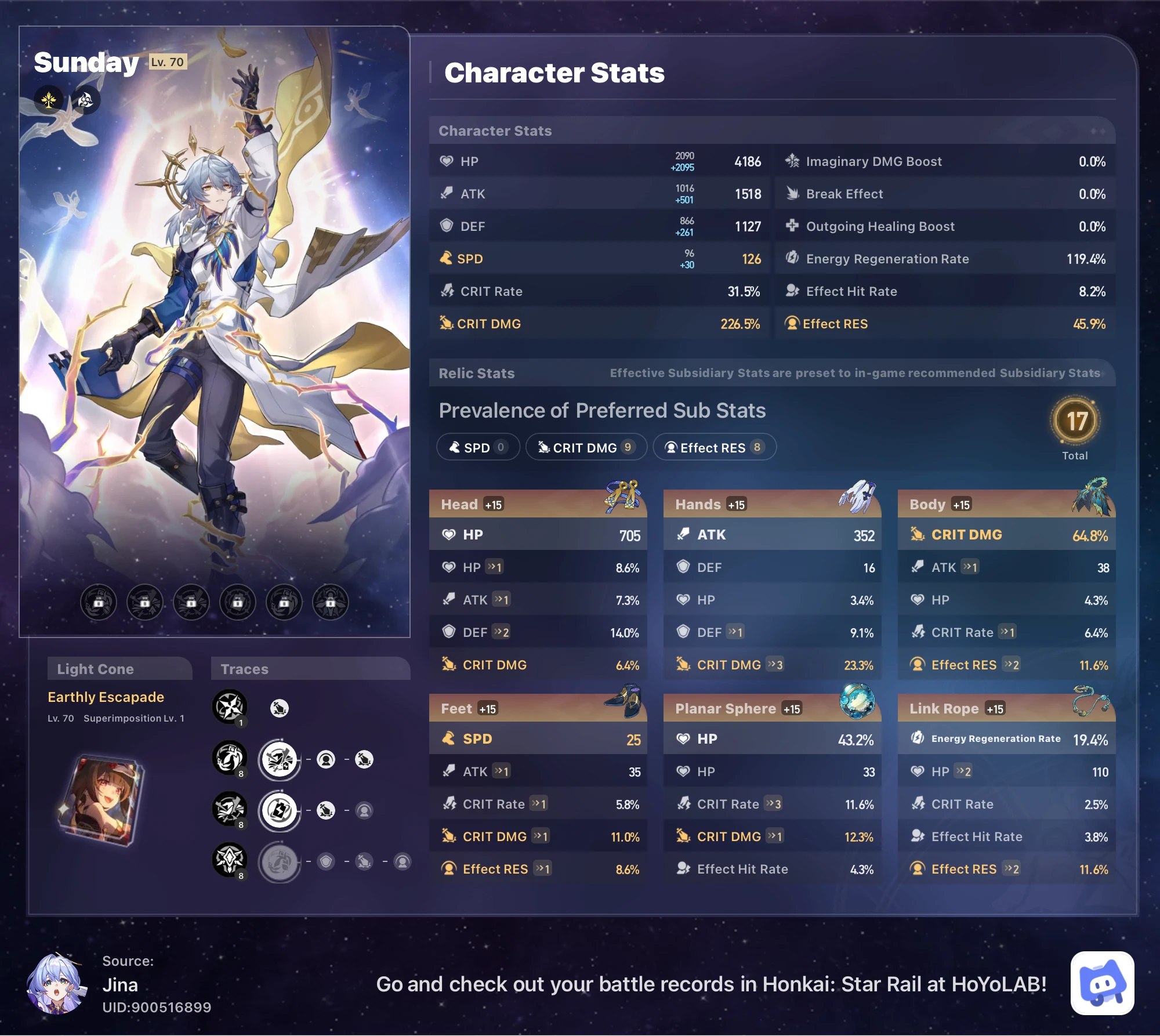Switch to the Traces panel header
The width and height of the screenshot is (1160, 1036).
tap(244, 668)
